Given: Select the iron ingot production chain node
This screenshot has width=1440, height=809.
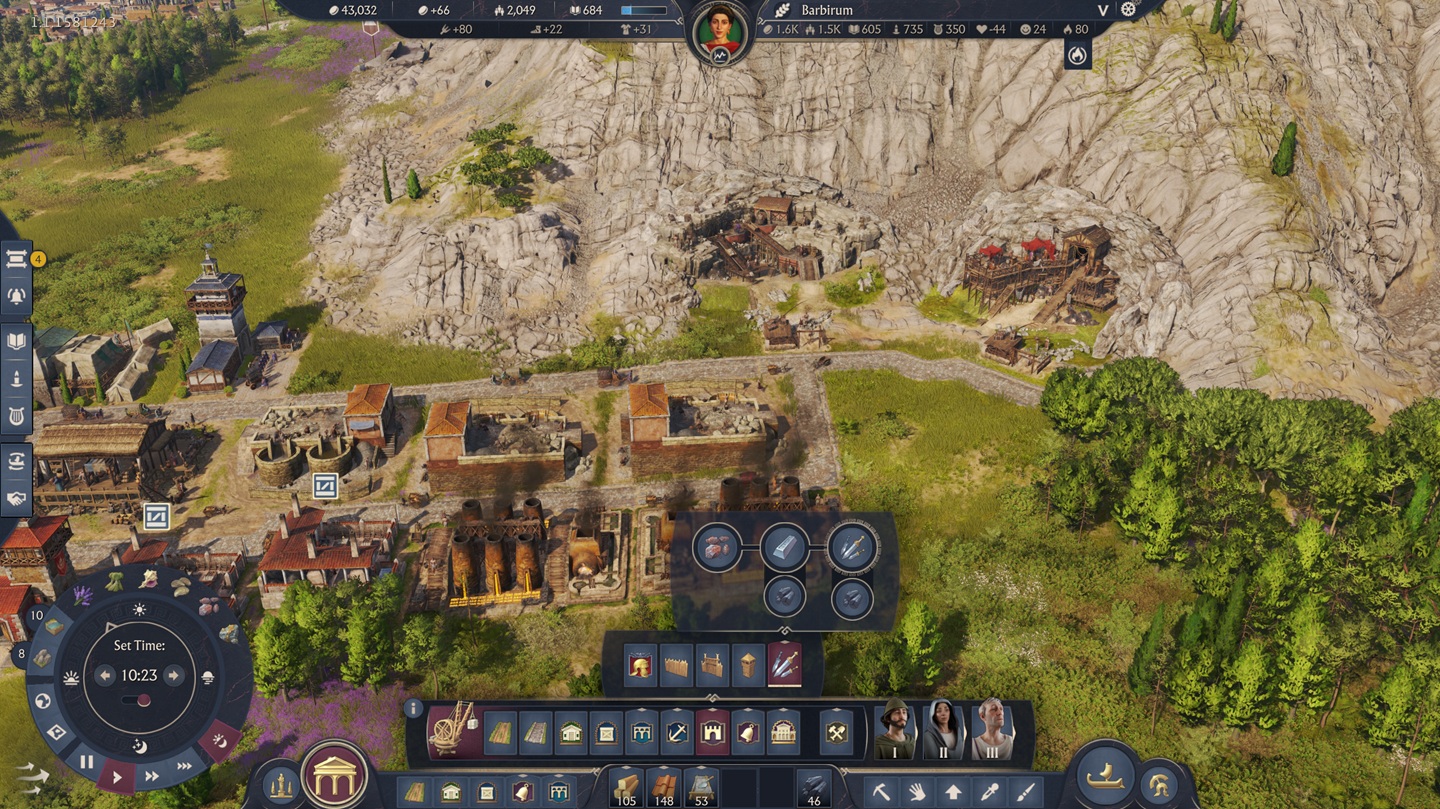Looking at the screenshot, I should pyautogui.click(x=784, y=547).
